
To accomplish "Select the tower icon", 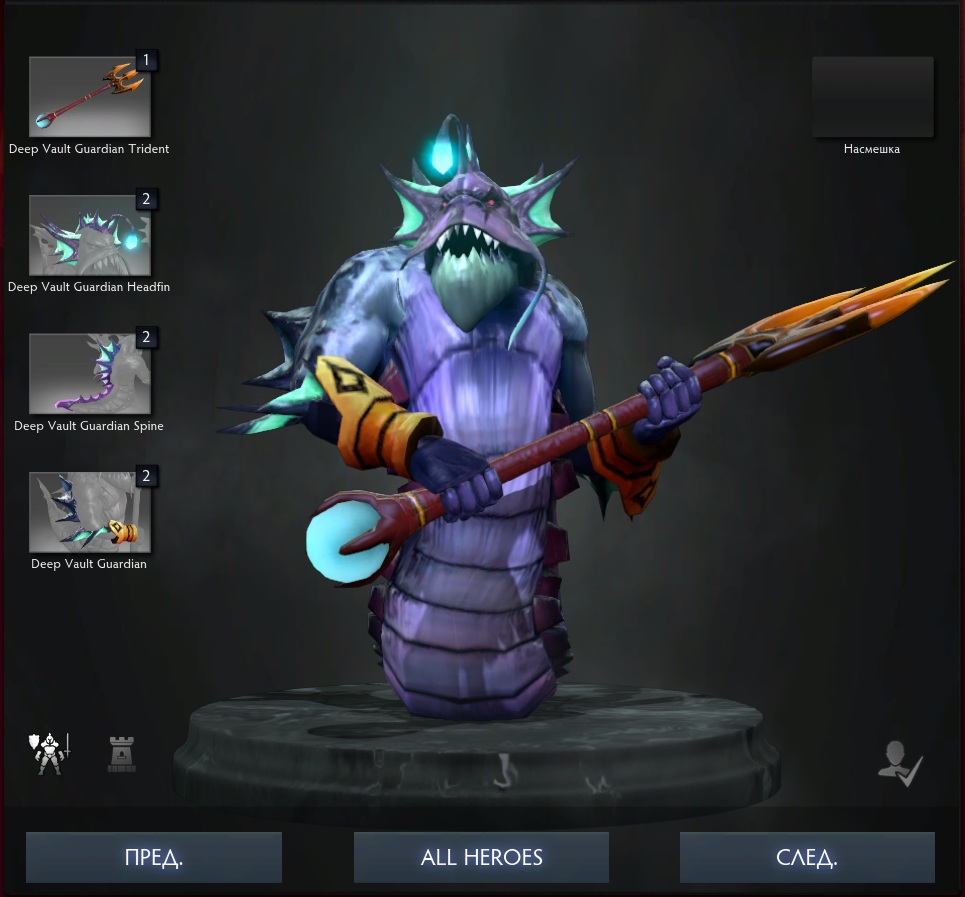I will point(122,754).
